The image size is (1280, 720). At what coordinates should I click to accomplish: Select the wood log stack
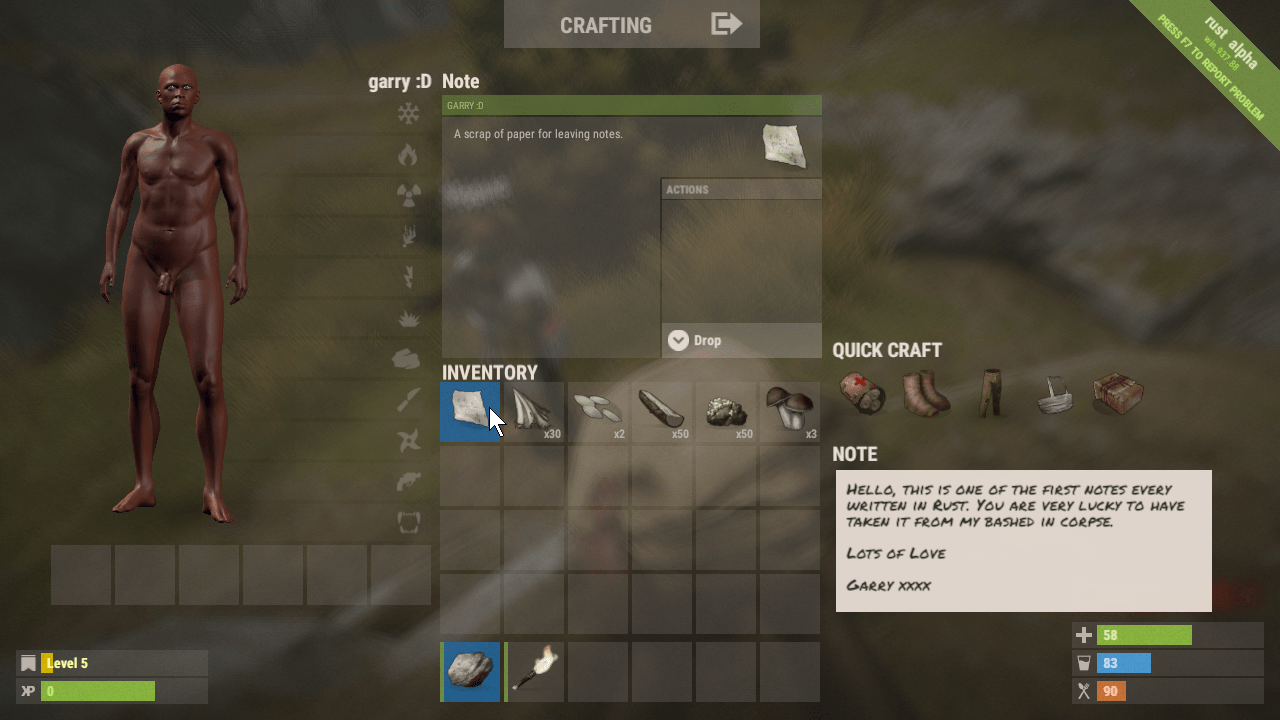click(662, 411)
